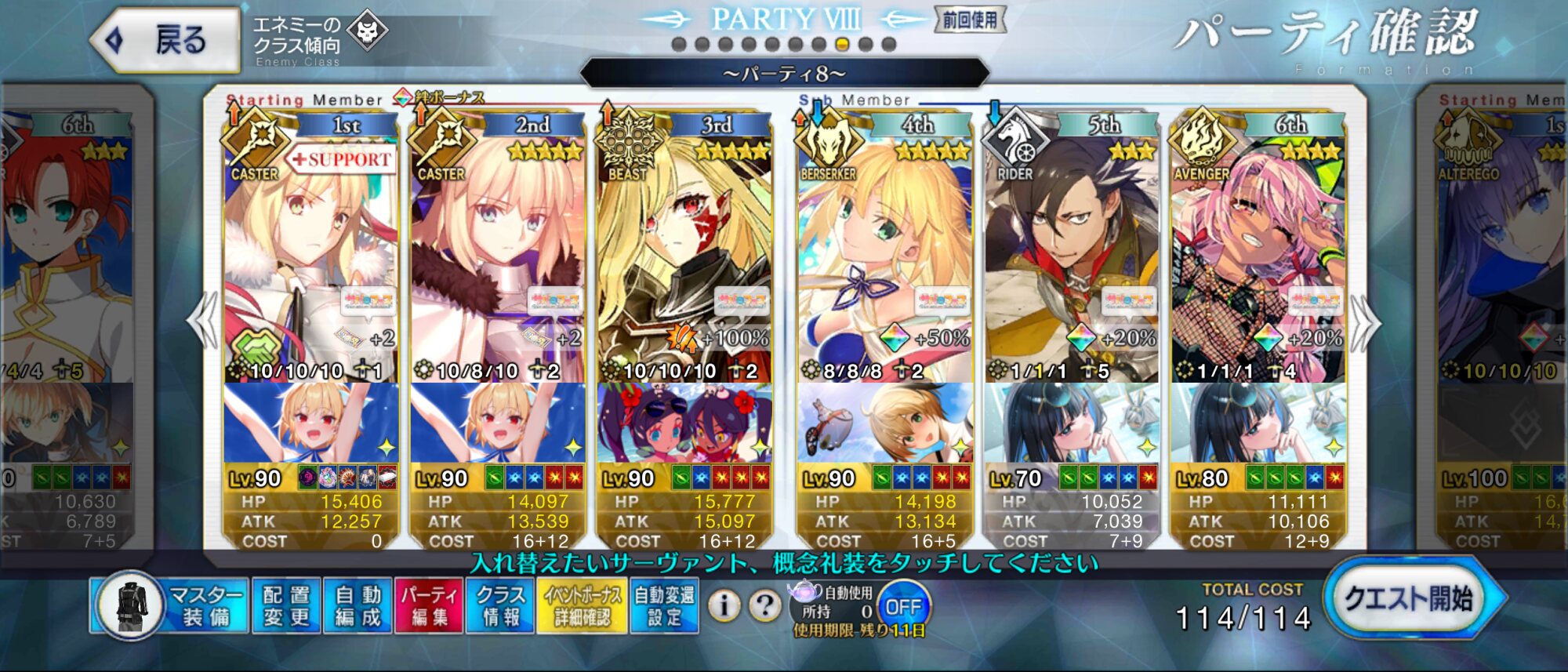Screen dimensions: 1568x672
Task: Open パーティ編集 party edit
Action: click(x=430, y=605)
